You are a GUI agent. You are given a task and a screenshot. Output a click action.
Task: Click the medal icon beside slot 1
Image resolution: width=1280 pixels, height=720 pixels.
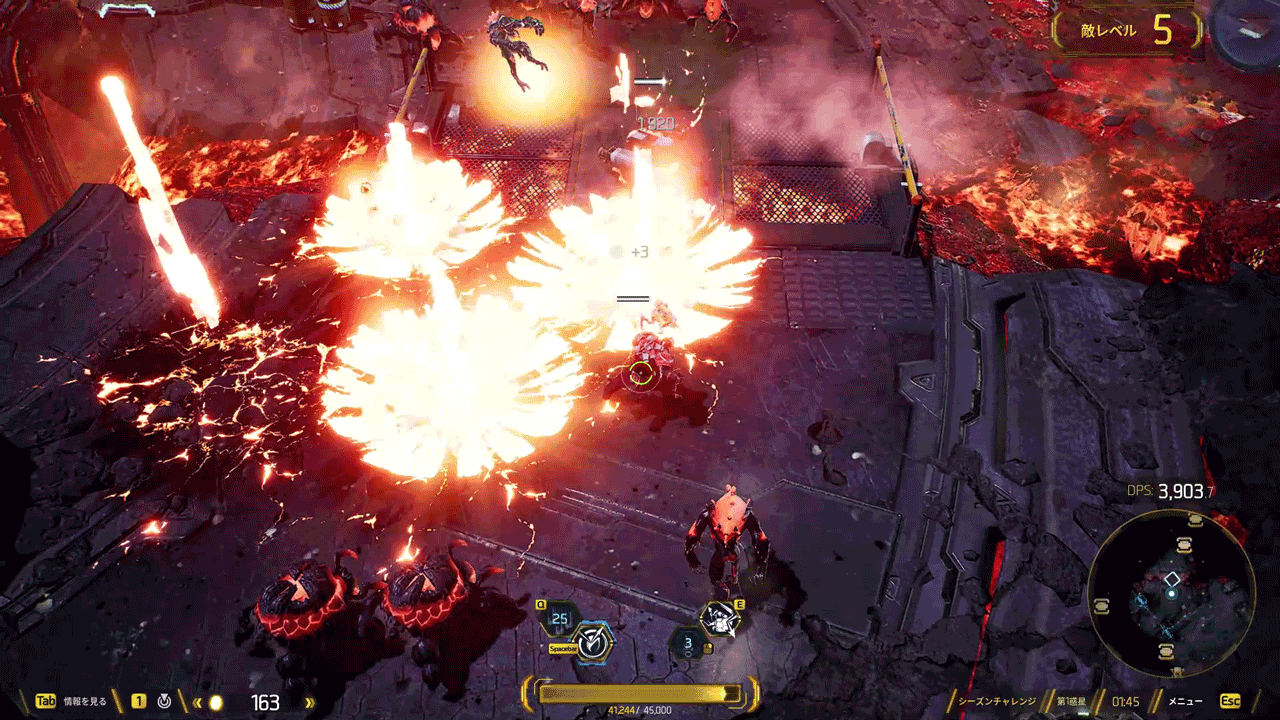click(x=165, y=702)
